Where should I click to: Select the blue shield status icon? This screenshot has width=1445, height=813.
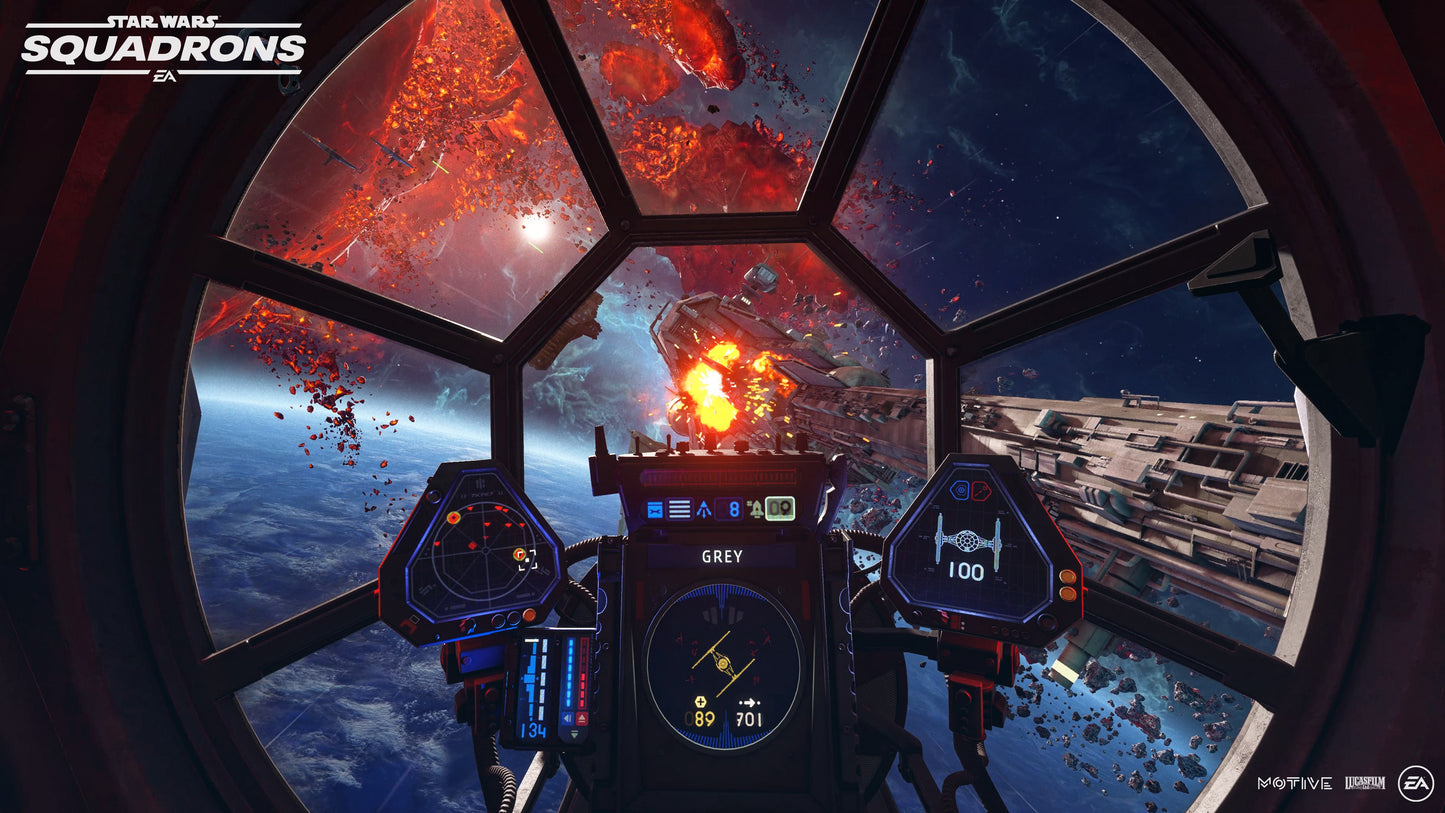(962, 490)
